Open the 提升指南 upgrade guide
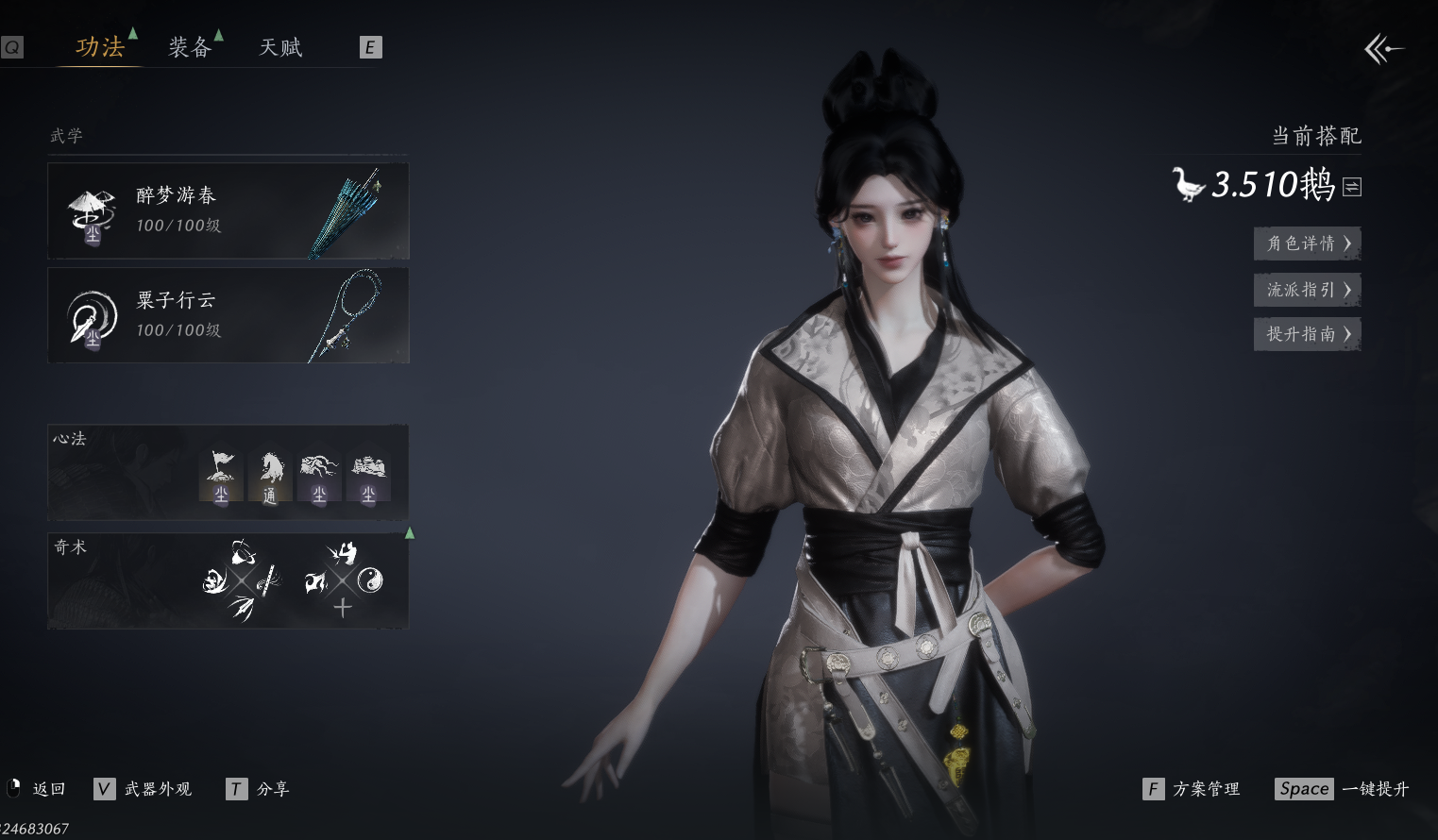This screenshot has width=1438, height=840. click(x=1307, y=334)
